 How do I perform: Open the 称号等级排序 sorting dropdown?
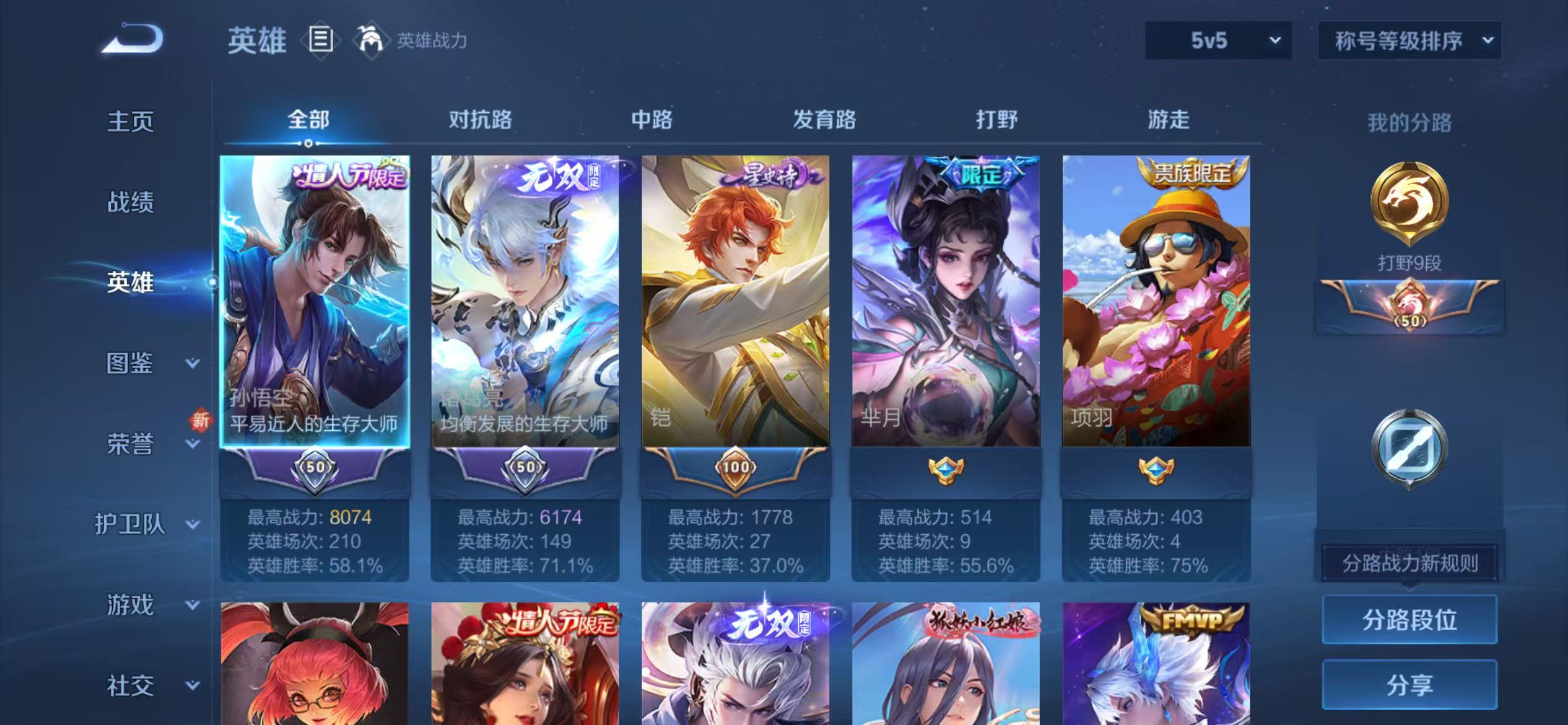[1409, 40]
